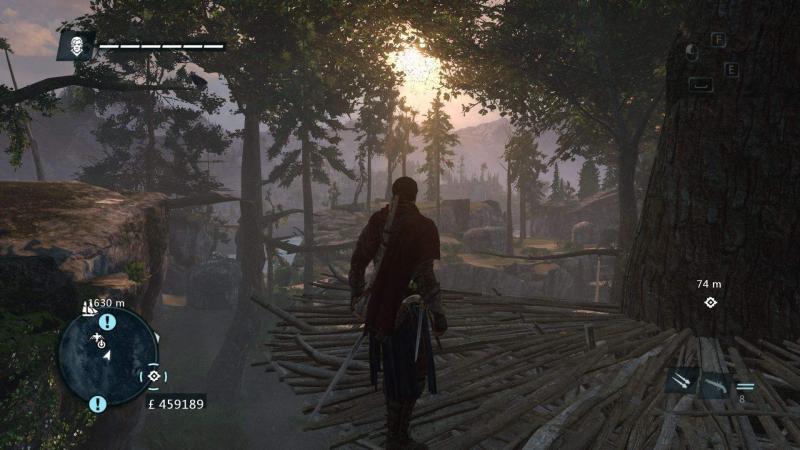Click the 74 m objective waypoint marker
Screen dimensions: 800x450
(x=710, y=302)
